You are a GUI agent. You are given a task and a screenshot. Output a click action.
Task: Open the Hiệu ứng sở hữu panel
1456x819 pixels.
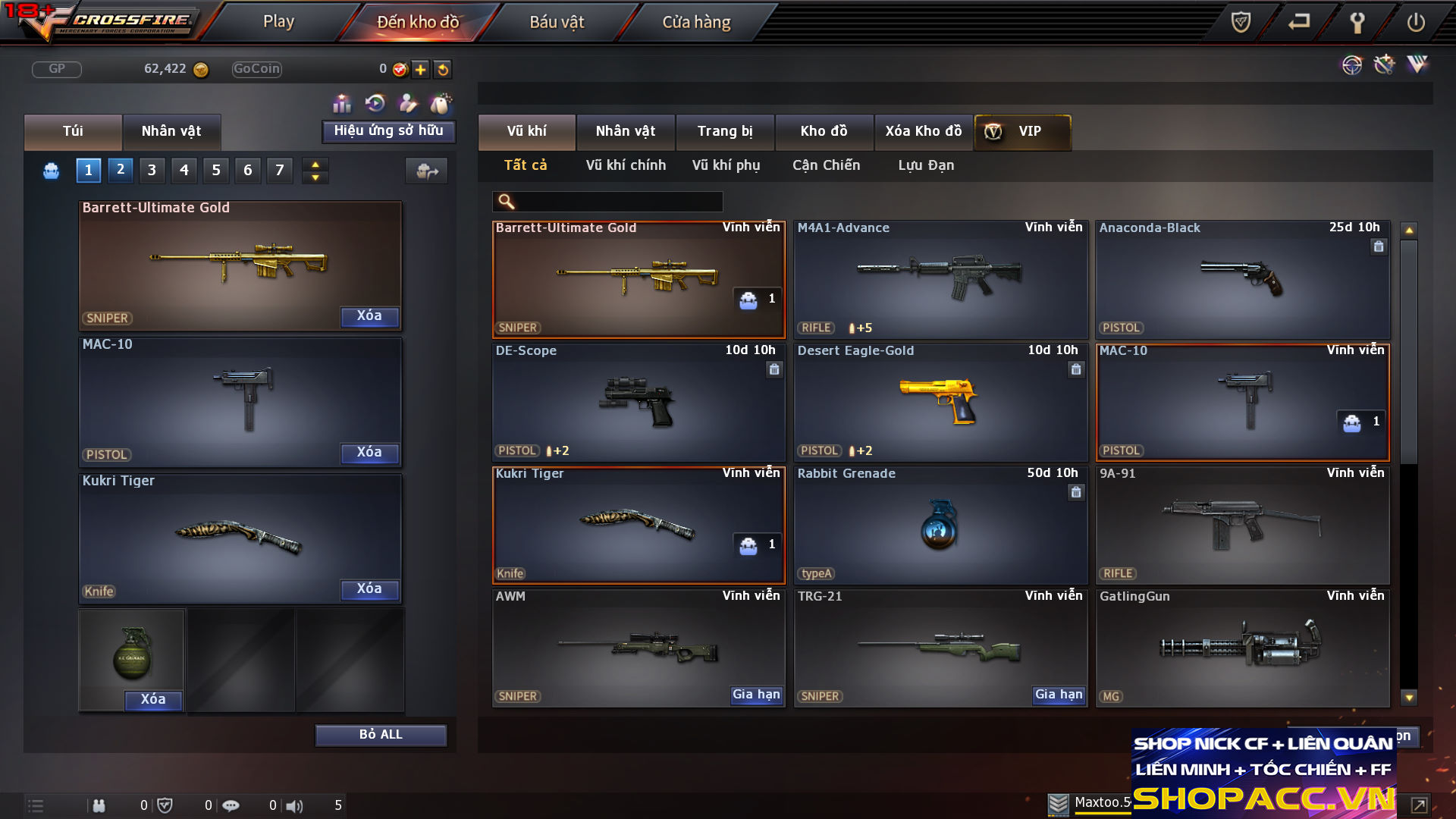pos(388,131)
